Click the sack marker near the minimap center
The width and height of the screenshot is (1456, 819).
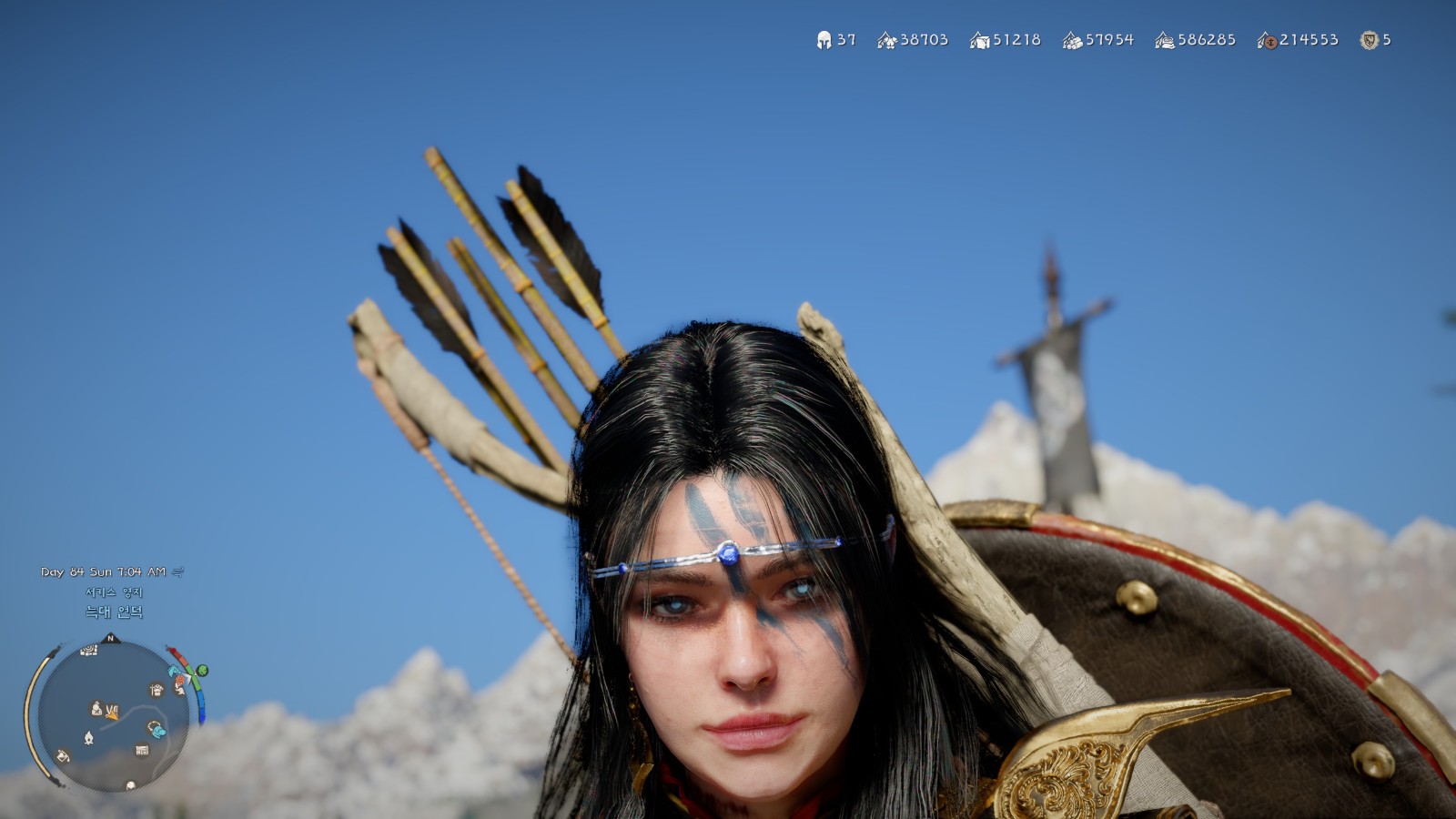click(96, 708)
